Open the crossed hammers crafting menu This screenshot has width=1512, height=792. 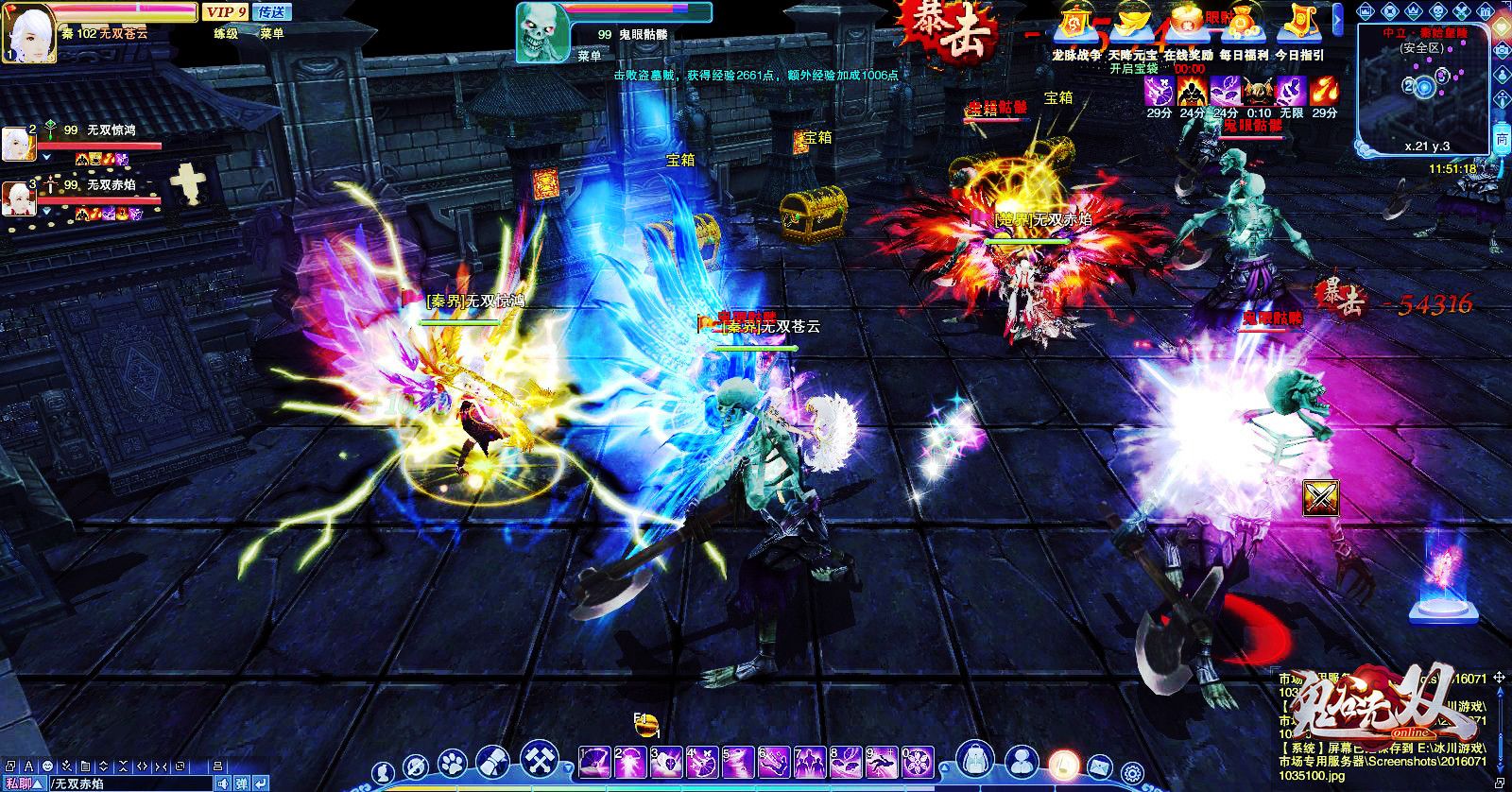537,761
